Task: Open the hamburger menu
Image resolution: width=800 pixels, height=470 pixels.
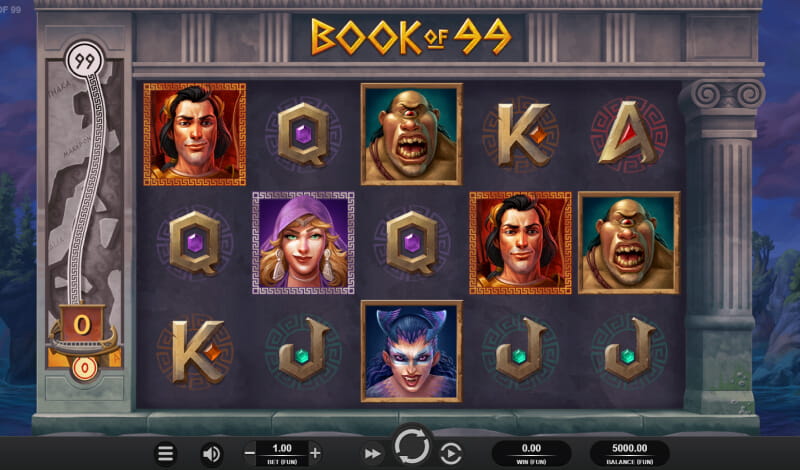Action: pyautogui.click(x=165, y=453)
